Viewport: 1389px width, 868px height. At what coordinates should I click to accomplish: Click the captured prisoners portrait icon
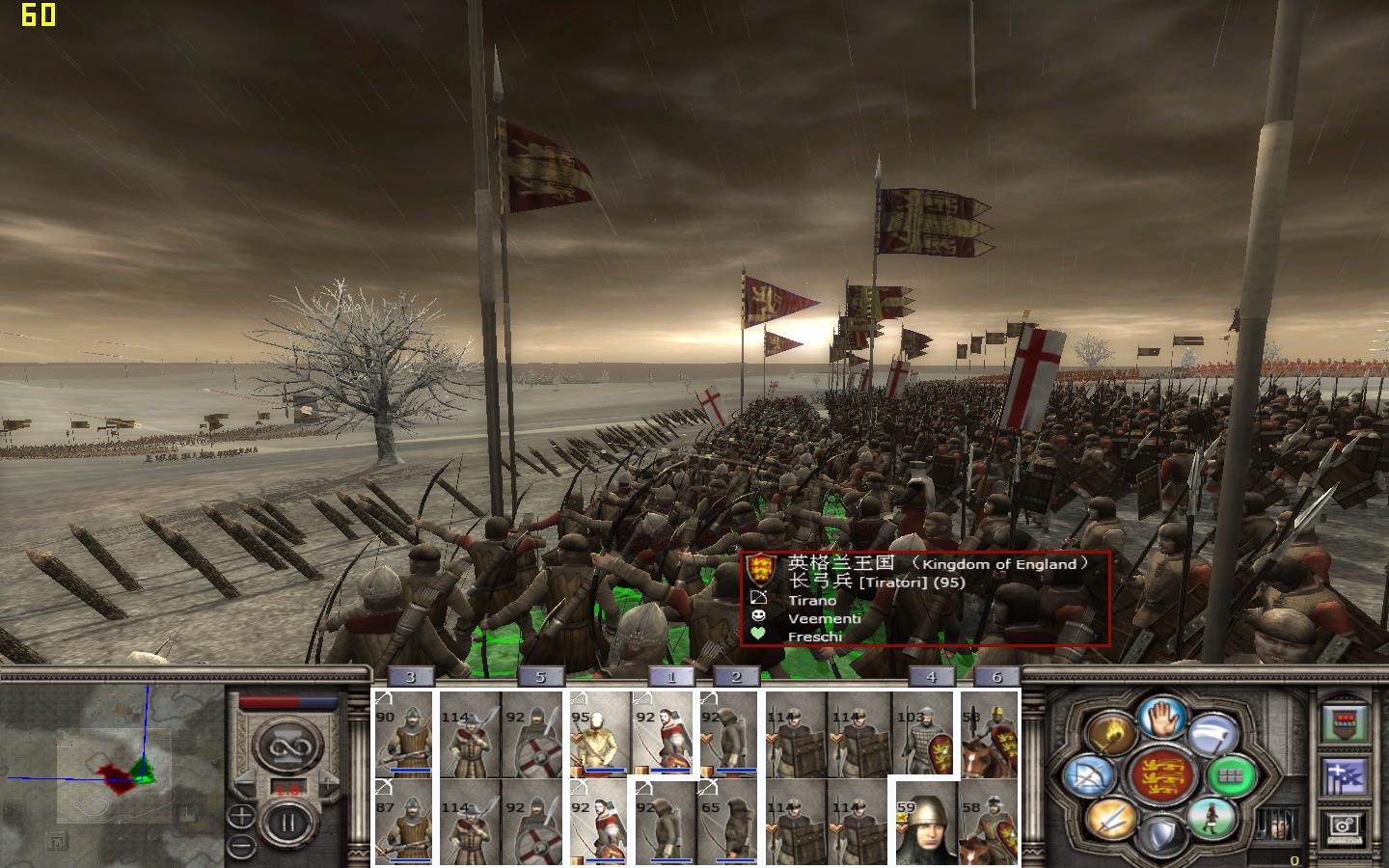pyautogui.click(x=1275, y=826)
